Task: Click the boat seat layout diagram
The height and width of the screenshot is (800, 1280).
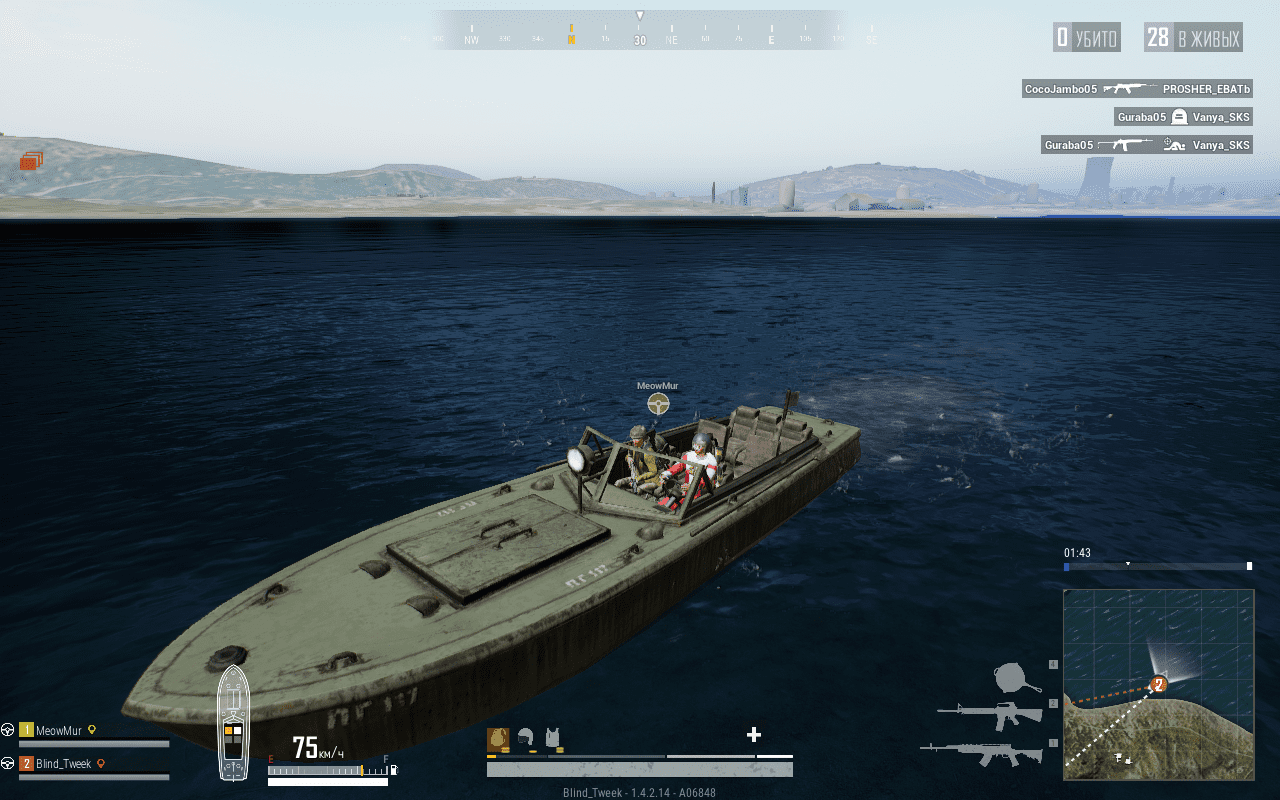Action: tap(233, 721)
